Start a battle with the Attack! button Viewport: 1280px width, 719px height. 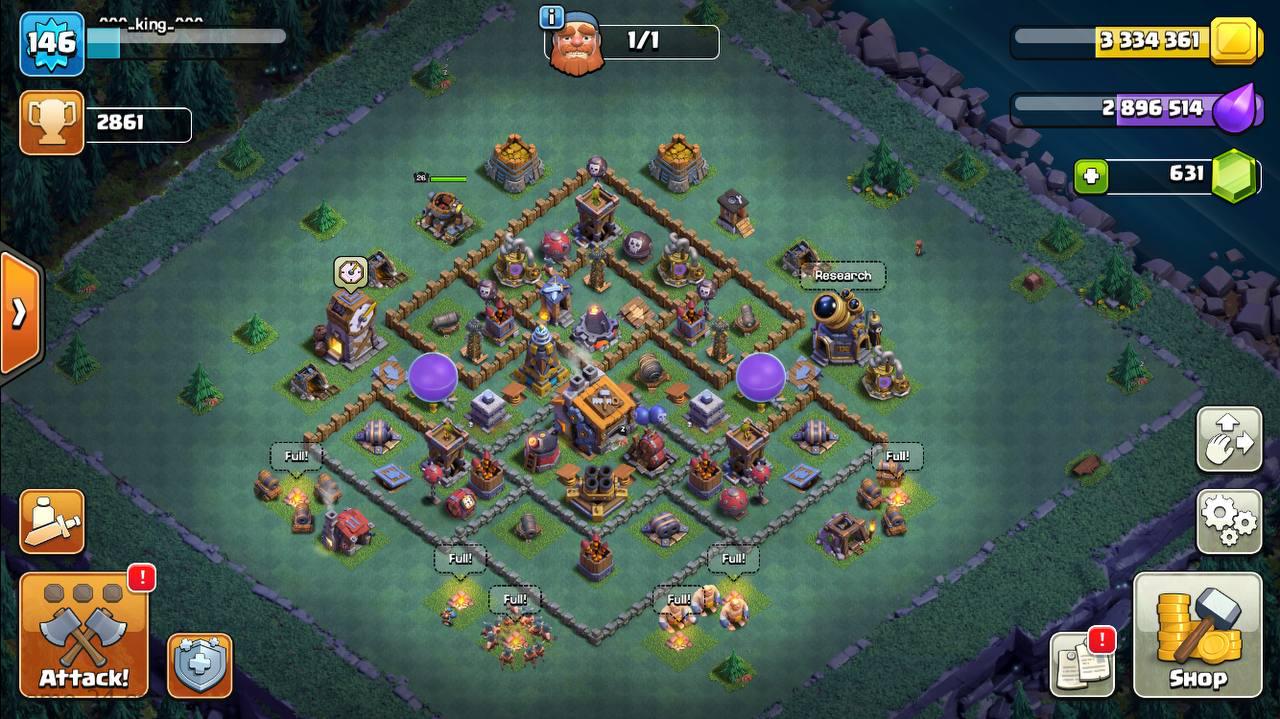tap(84, 636)
